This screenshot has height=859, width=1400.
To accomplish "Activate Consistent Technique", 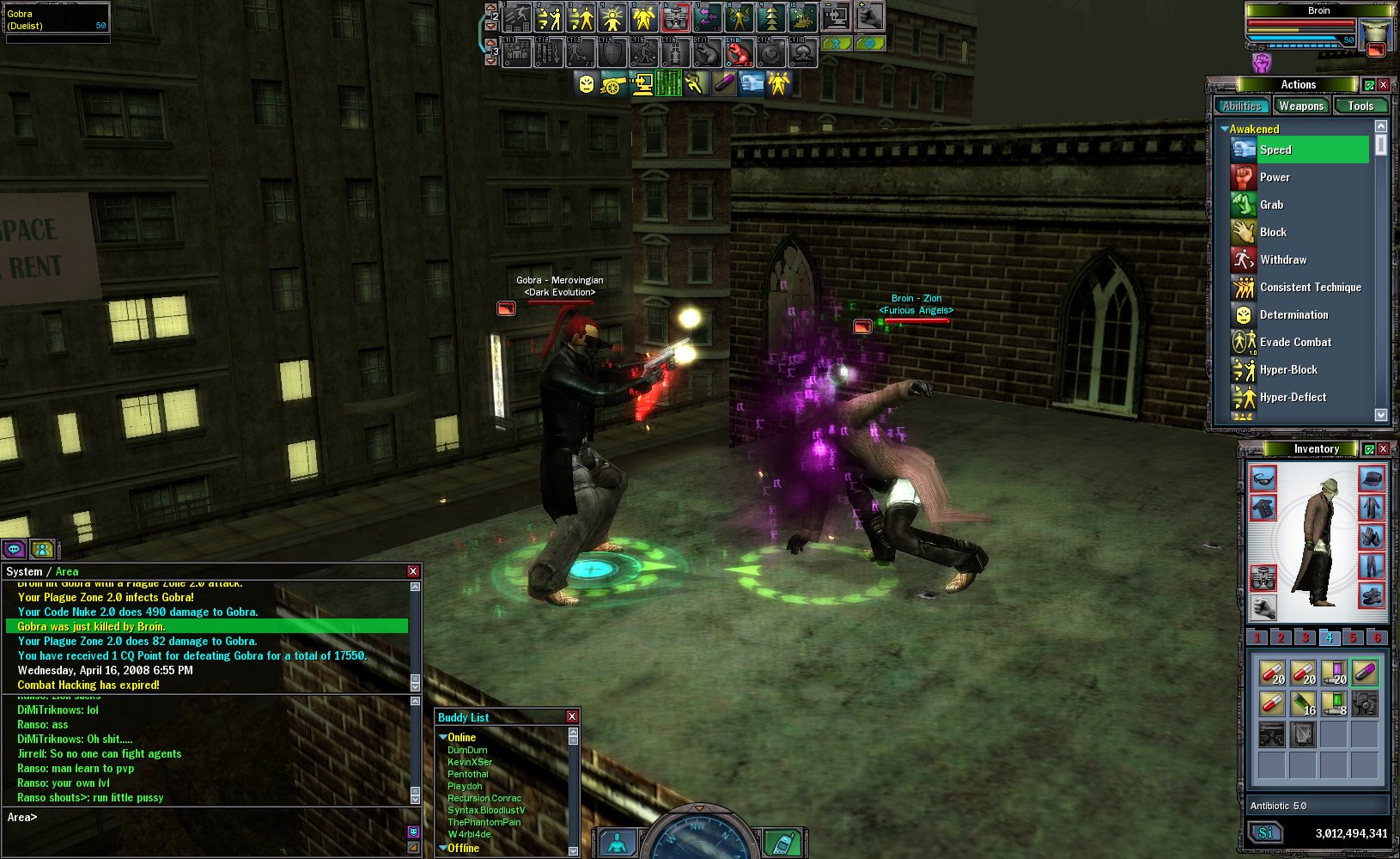I will click(1310, 287).
